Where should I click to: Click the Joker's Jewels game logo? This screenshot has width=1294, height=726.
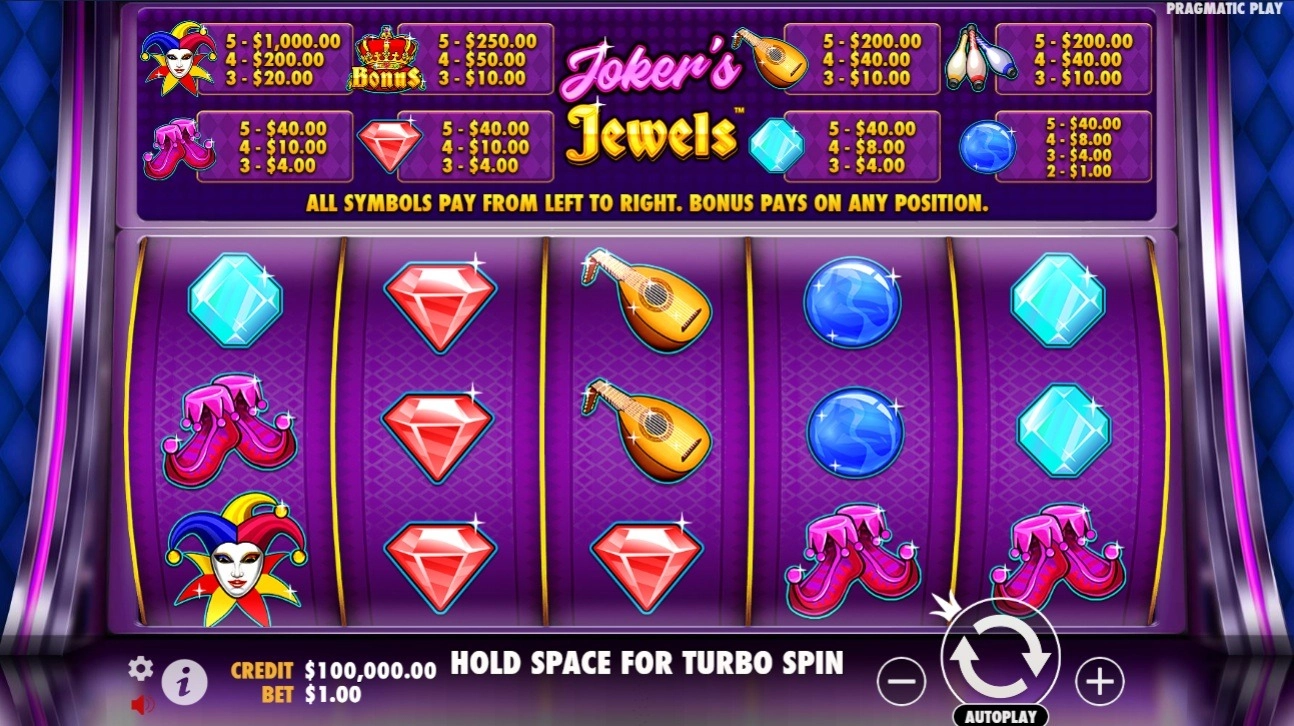click(651, 100)
